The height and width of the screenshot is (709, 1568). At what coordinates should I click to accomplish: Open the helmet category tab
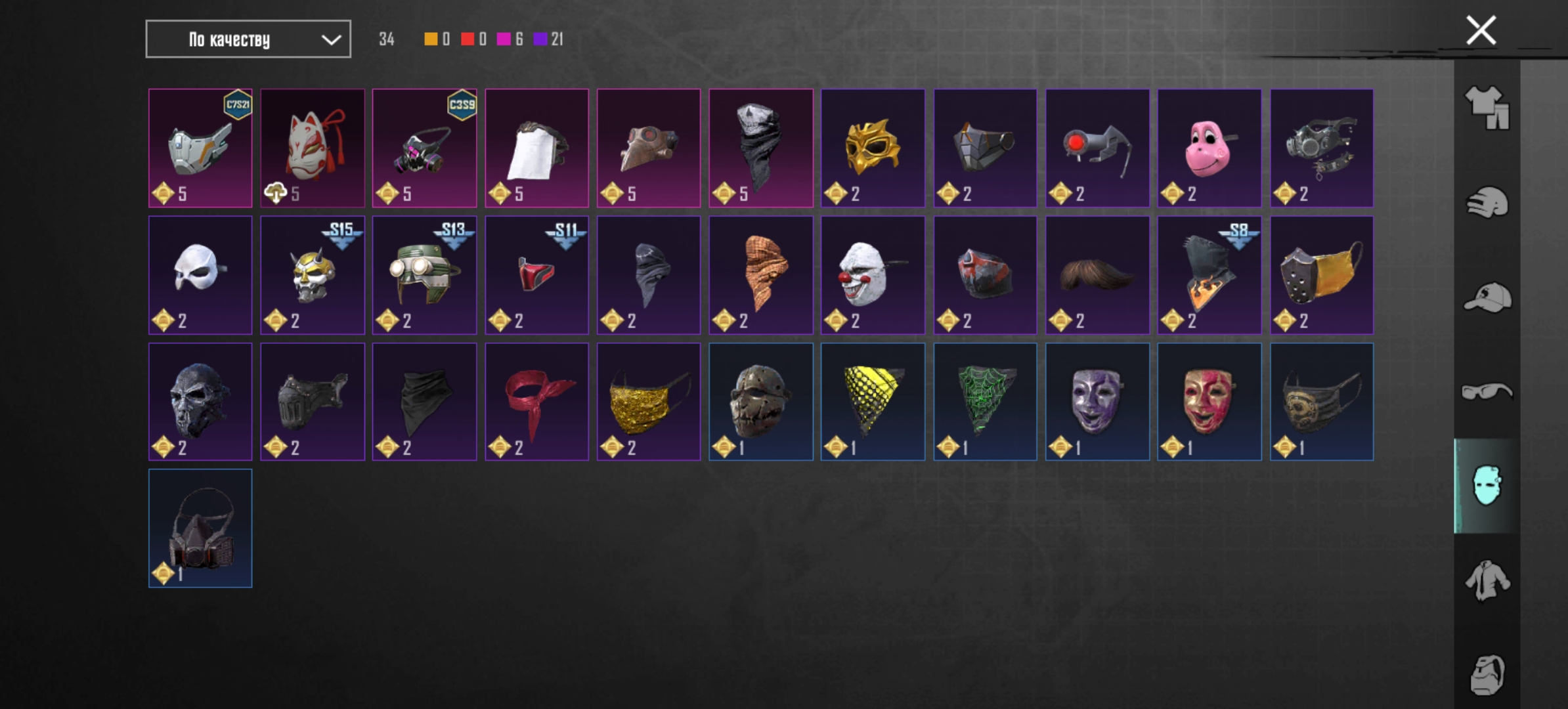[1487, 203]
